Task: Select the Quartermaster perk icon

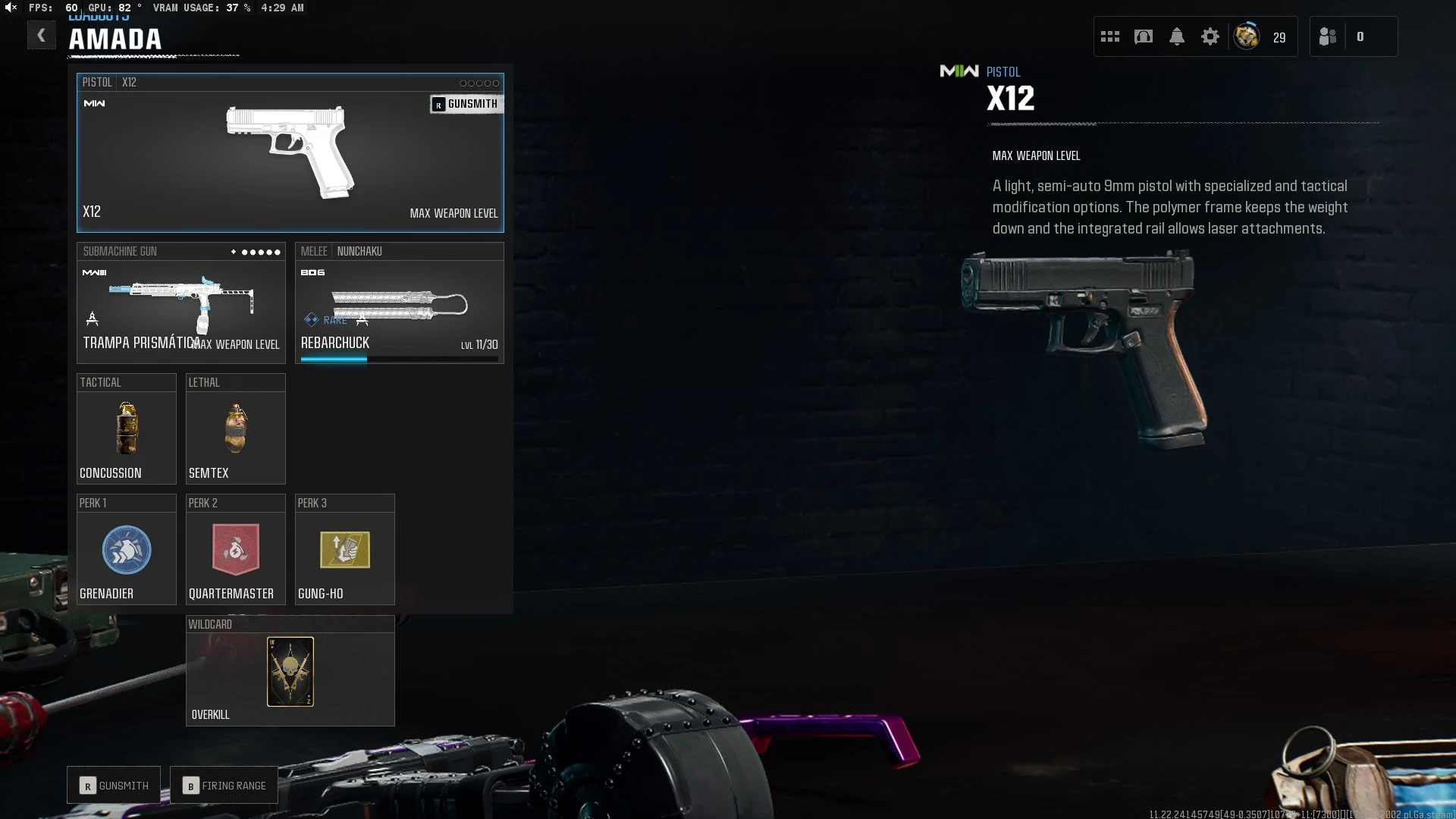Action: pyautogui.click(x=235, y=551)
